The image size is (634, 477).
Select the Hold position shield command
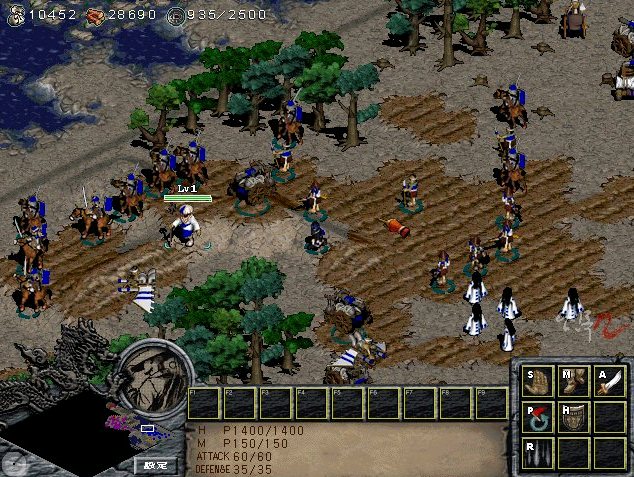[x=574, y=416]
